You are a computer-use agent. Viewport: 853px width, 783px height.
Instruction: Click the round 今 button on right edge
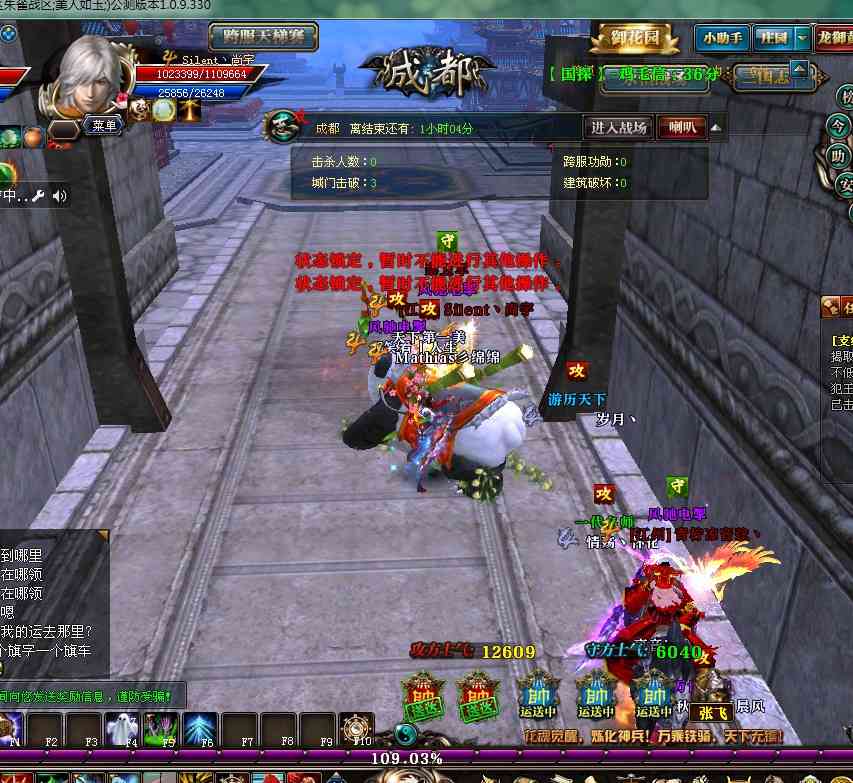pos(839,127)
